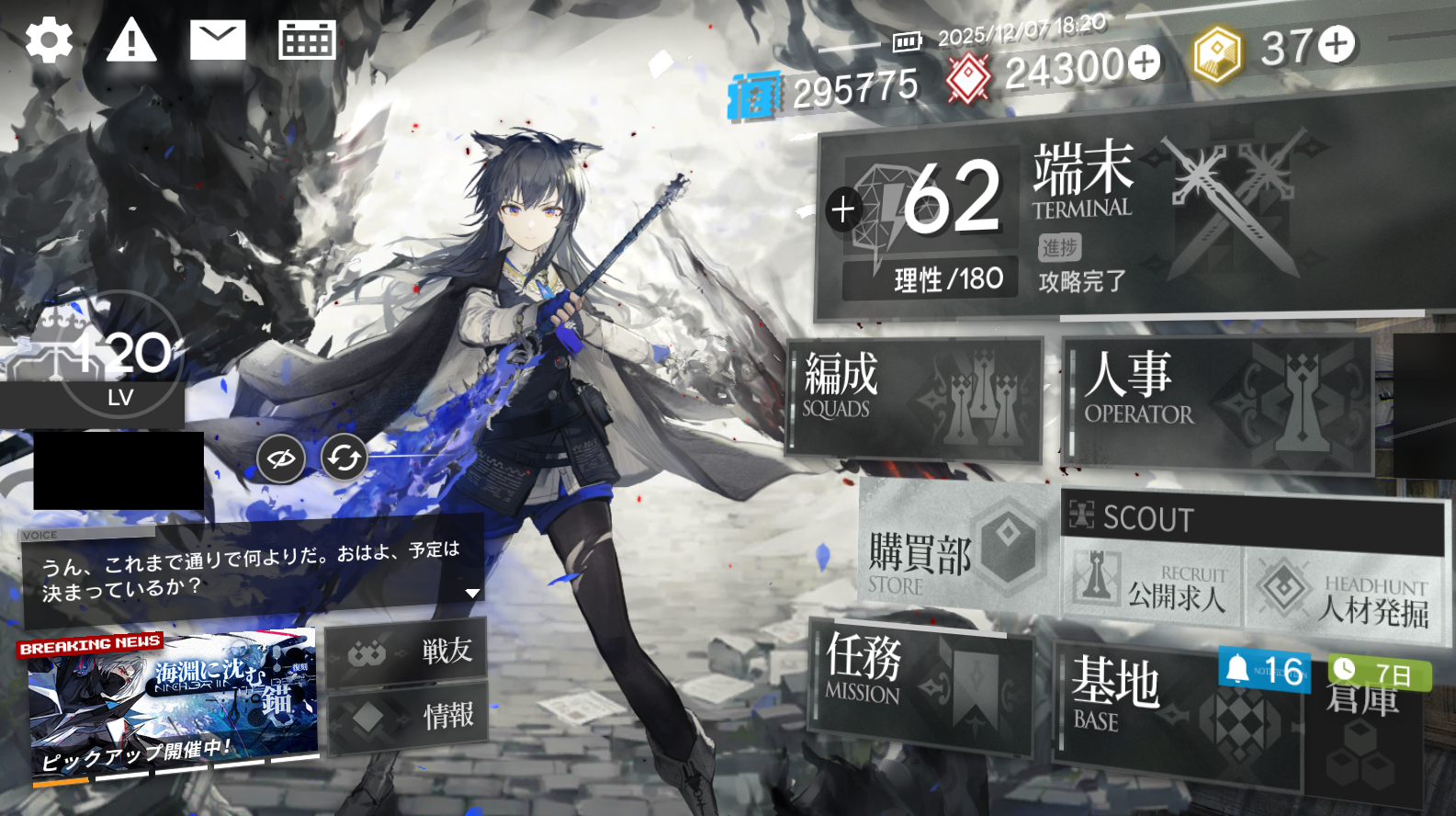Viewport: 1456px width, 816px height.
Task: Check the mail envelope inbox
Action: (218, 41)
